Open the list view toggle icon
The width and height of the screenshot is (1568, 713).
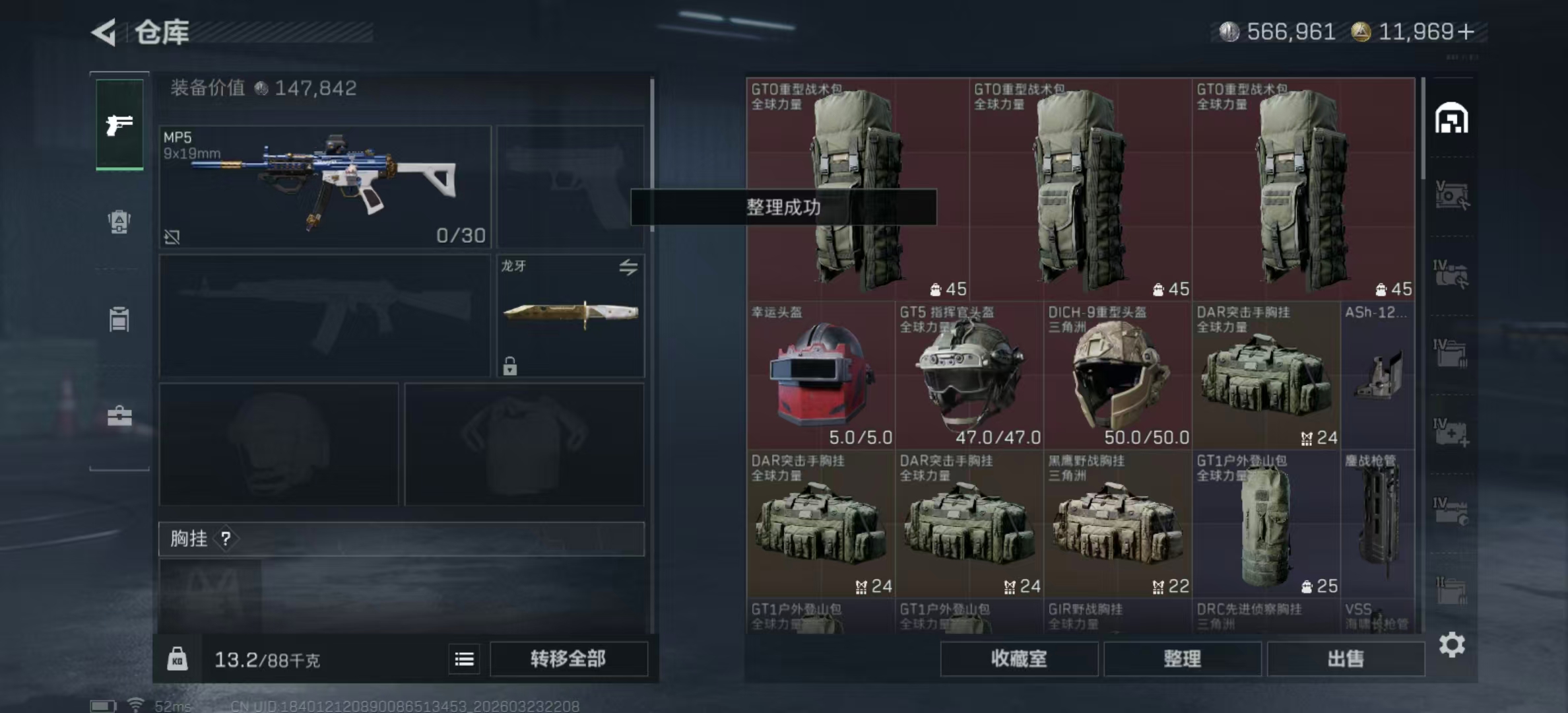(464, 659)
